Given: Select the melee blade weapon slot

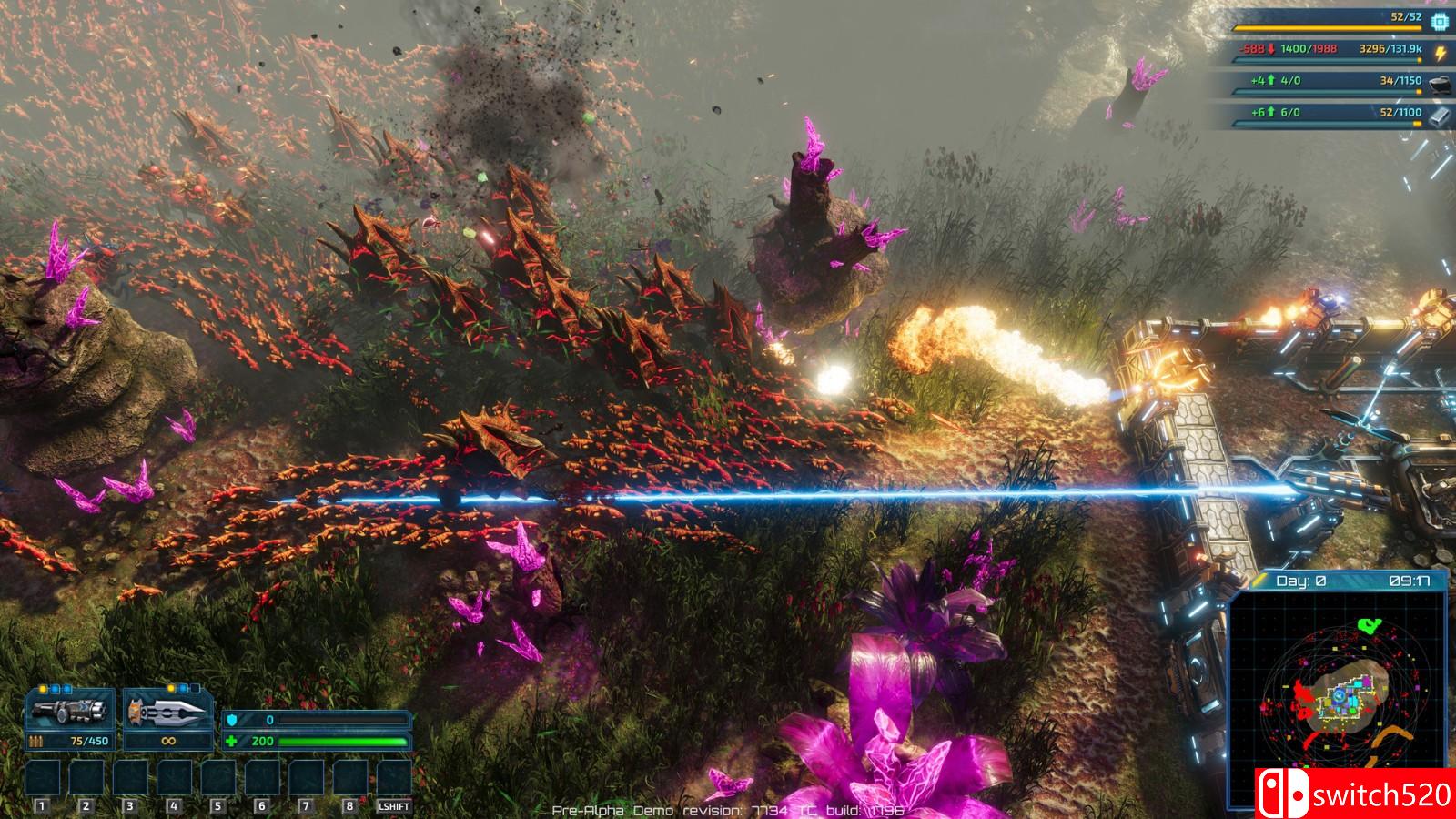Looking at the screenshot, I should [x=168, y=713].
